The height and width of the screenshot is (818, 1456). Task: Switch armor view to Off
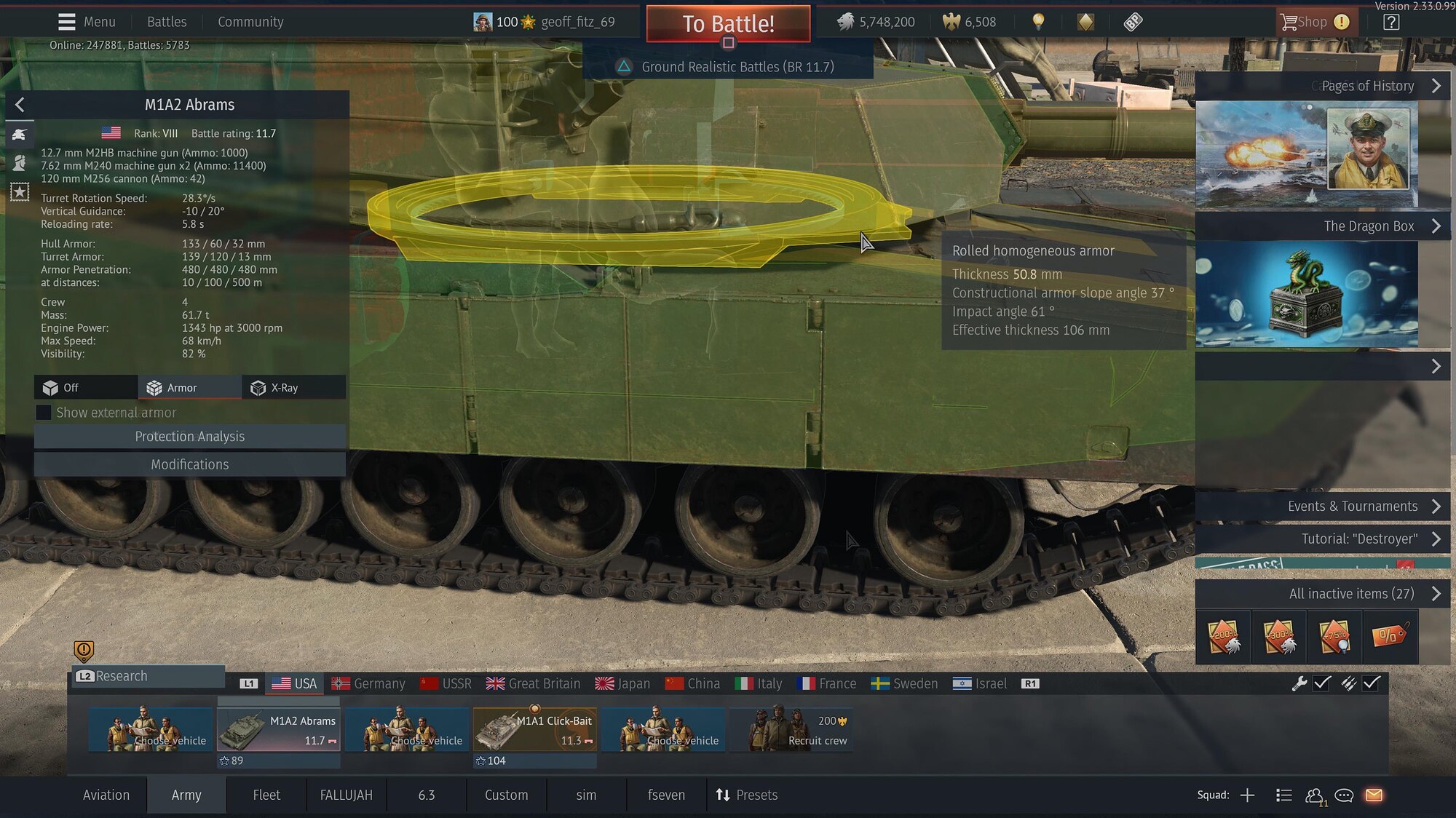85,387
